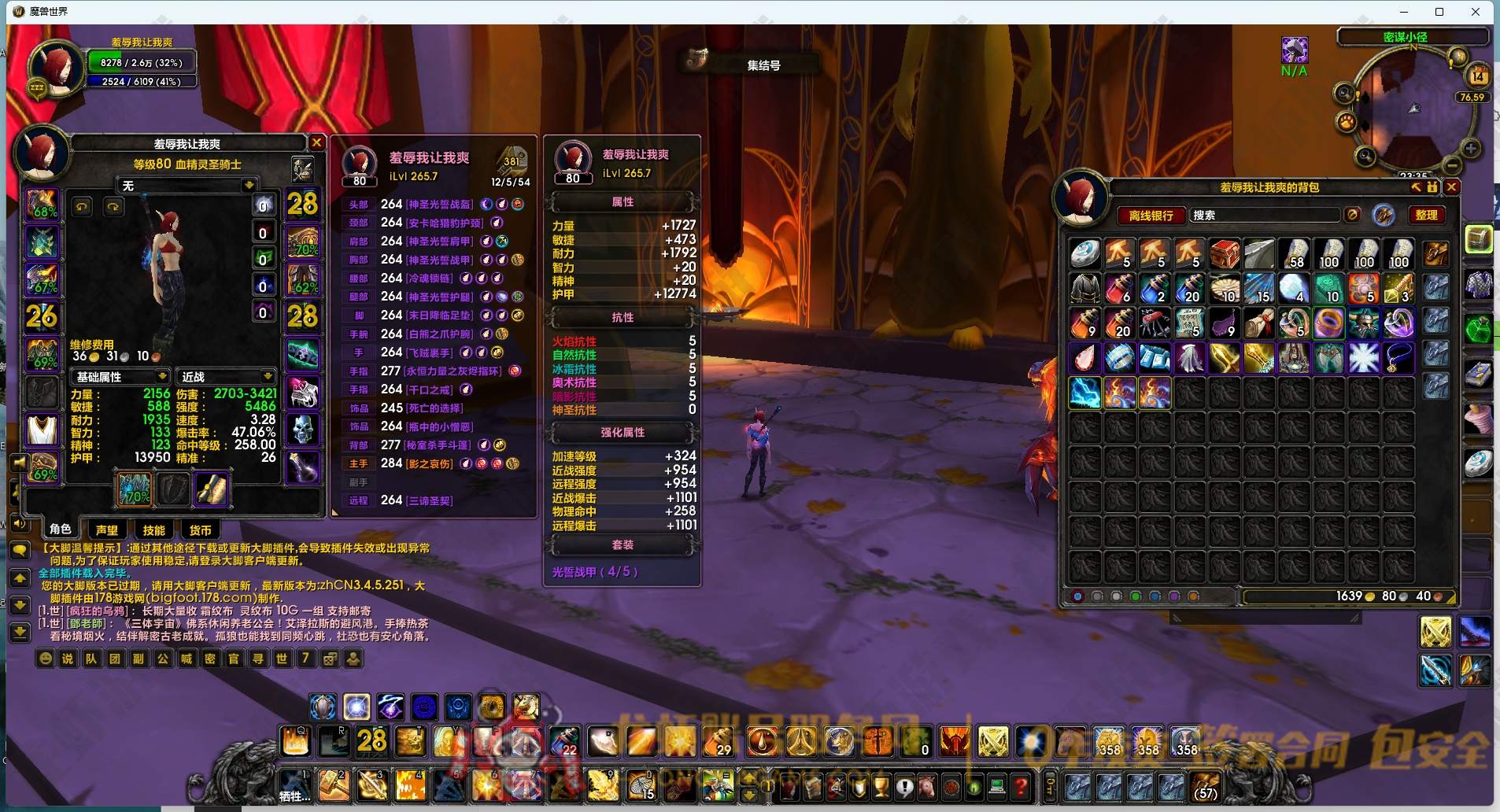Click the 整理 sort bag button
This screenshot has height=812, width=1500.
(1426, 215)
